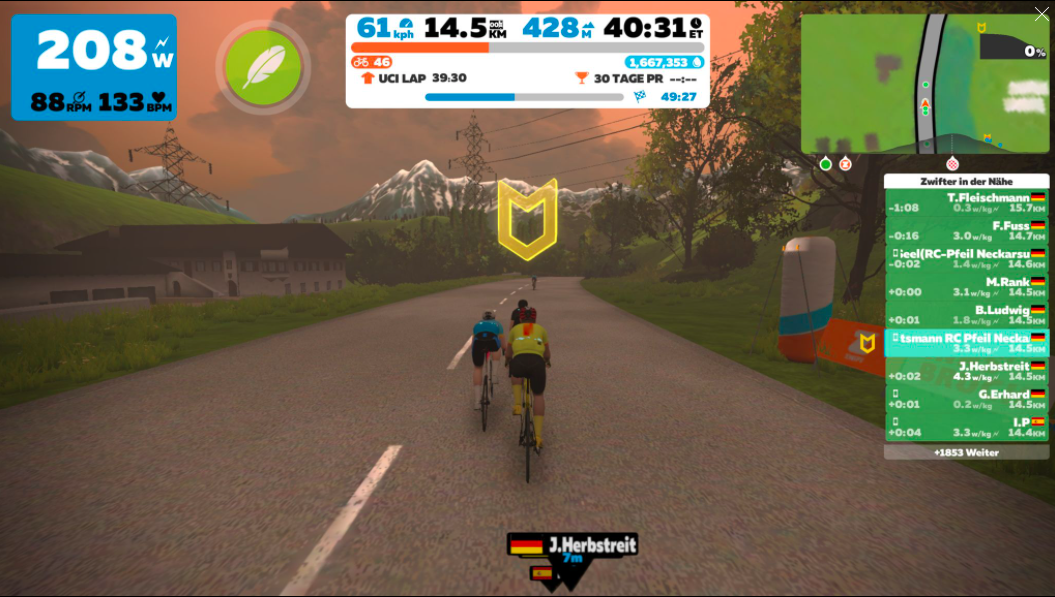Screen dimensions: 1055x597
Task: Click the highlighted RC Pfeil Neckarsulm rider row
Action: (966, 343)
